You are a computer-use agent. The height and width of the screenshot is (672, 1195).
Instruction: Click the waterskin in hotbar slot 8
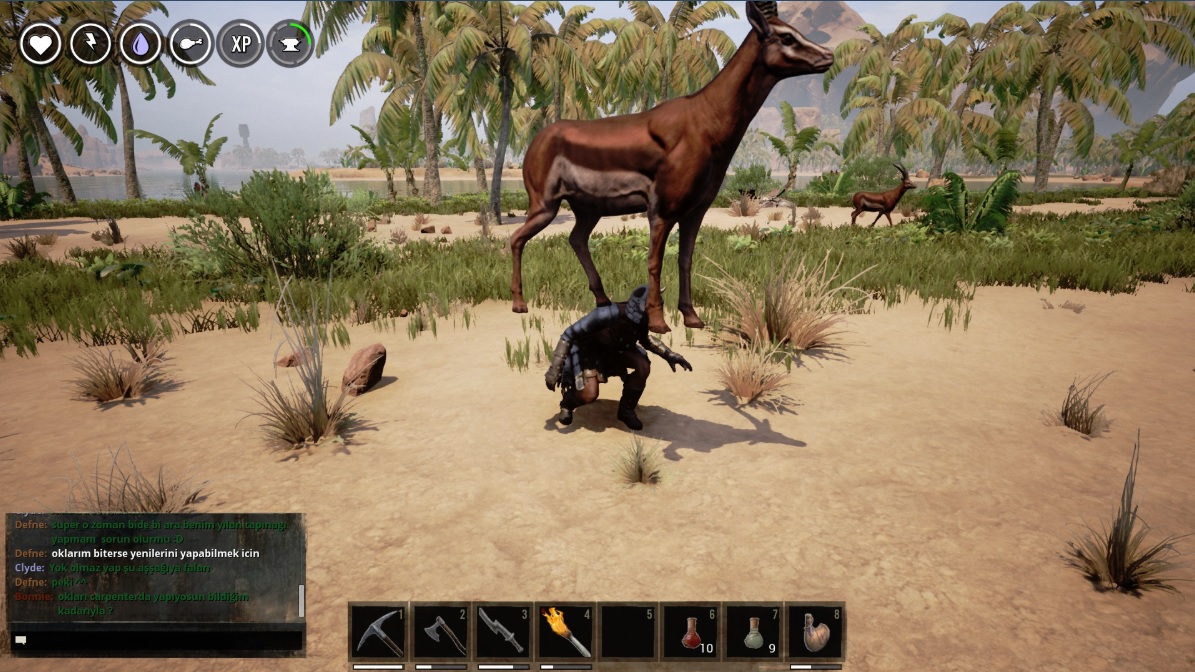815,631
